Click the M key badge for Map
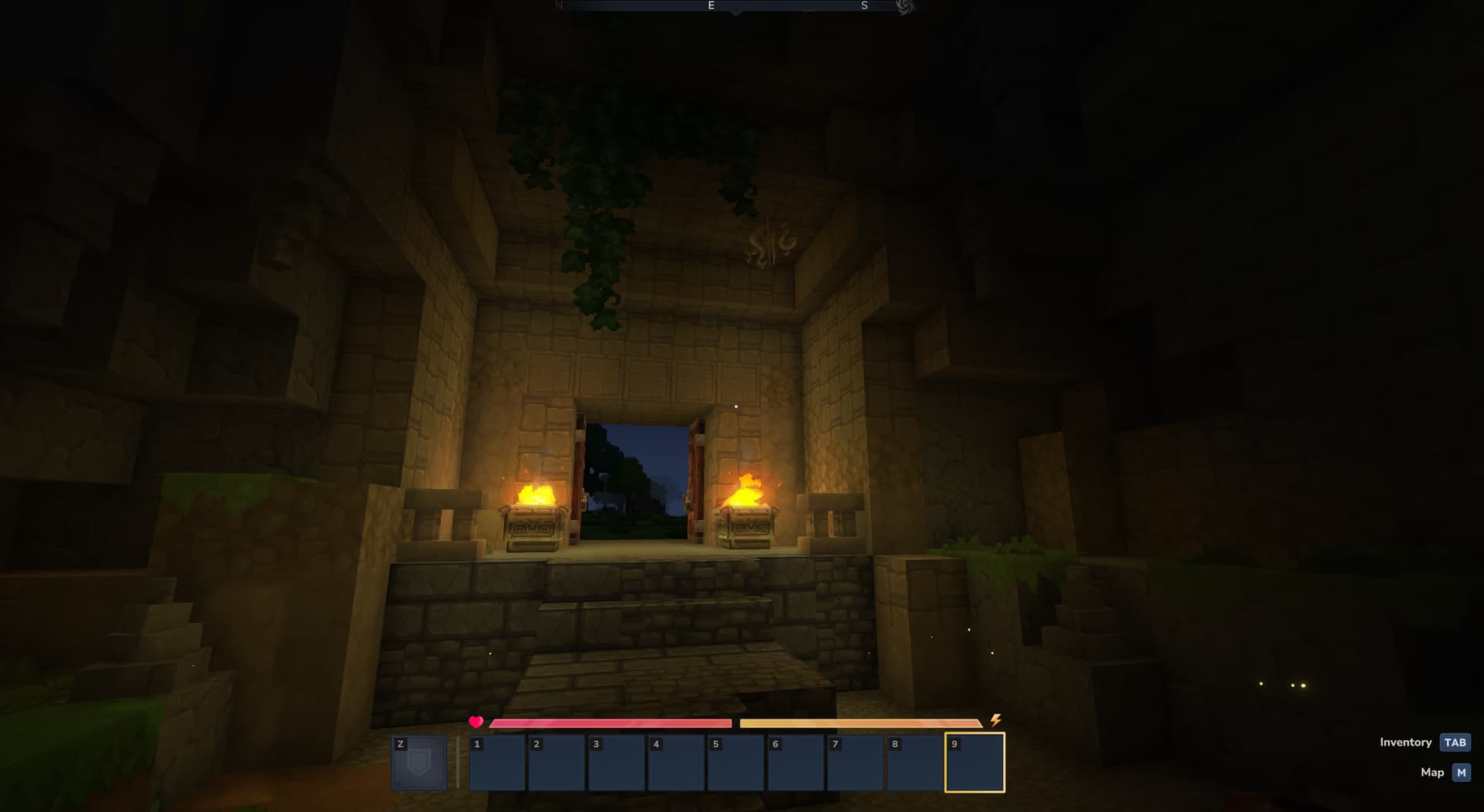The height and width of the screenshot is (812, 1484). click(1460, 773)
